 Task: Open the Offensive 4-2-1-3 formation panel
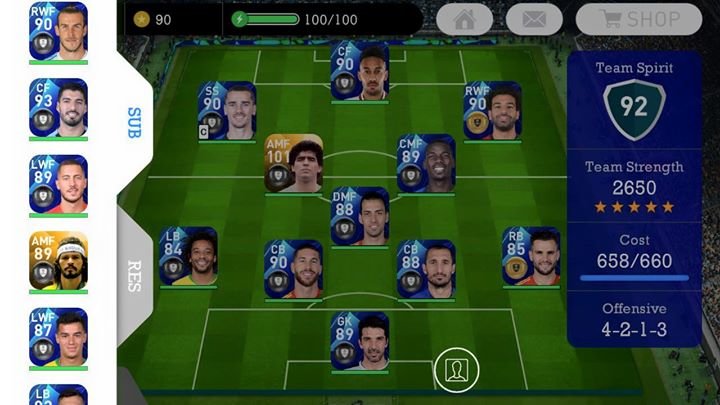coord(634,318)
